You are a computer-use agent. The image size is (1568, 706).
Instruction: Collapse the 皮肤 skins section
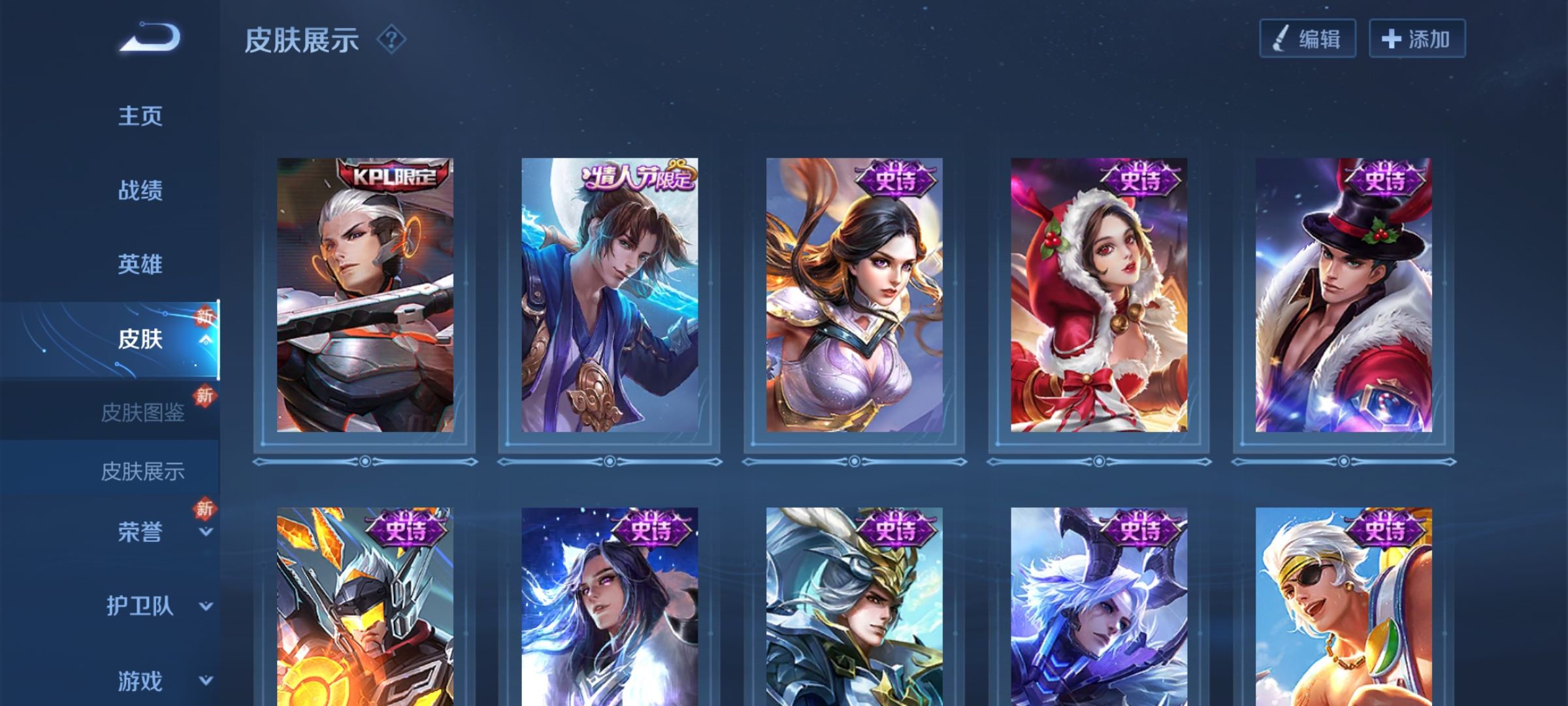pos(140,339)
